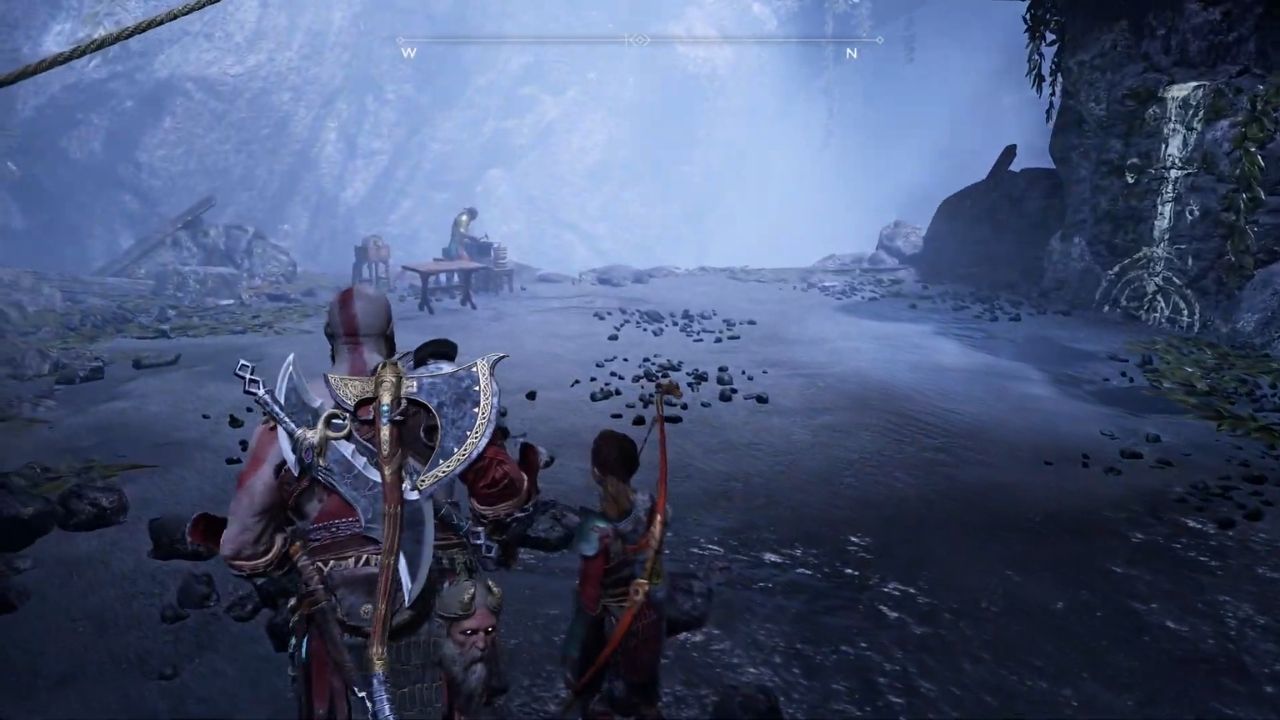
Task: Click the diamond marker on the compass bar
Action: click(x=640, y=40)
